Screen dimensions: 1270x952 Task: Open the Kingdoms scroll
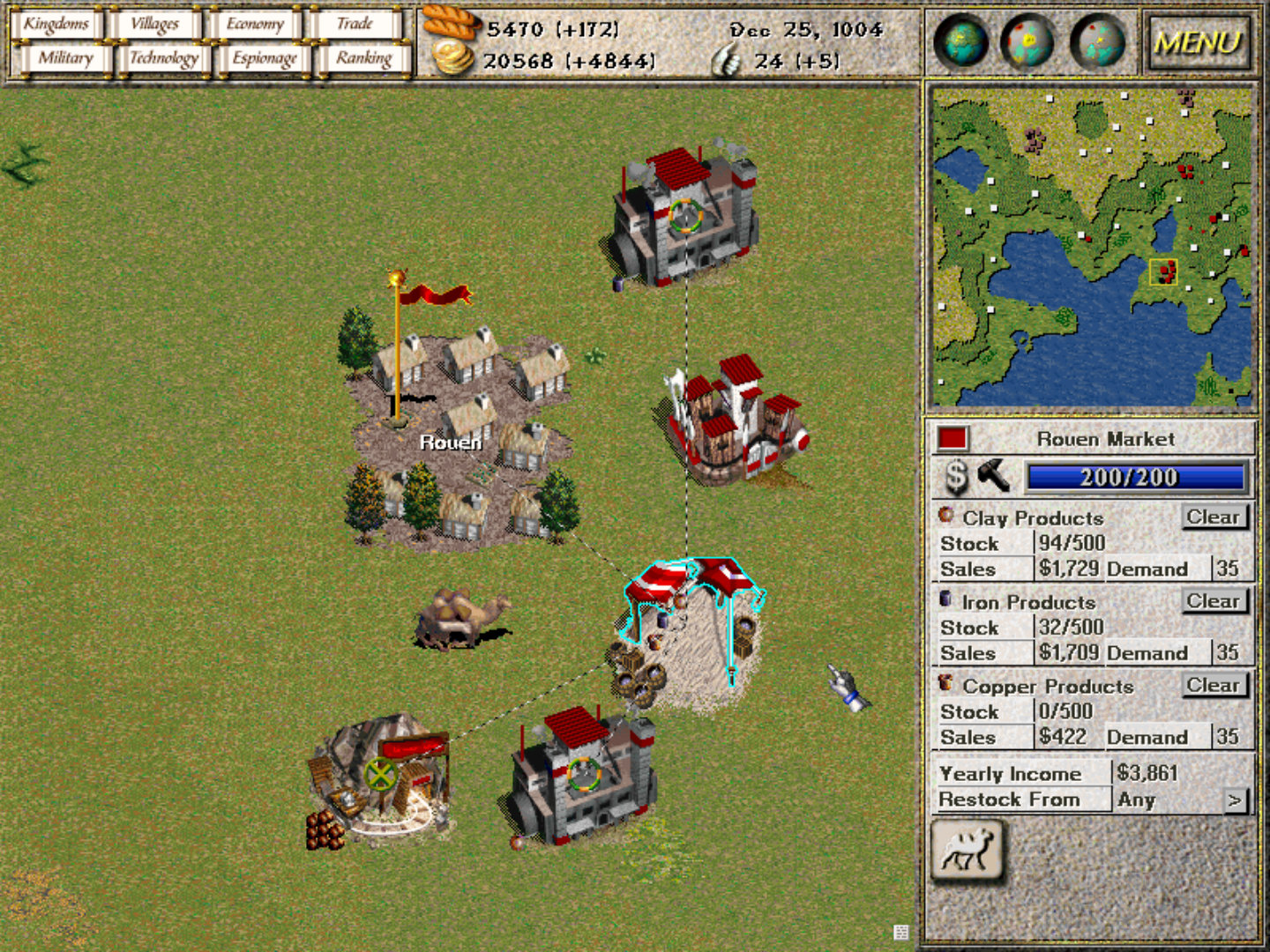click(x=56, y=24)
